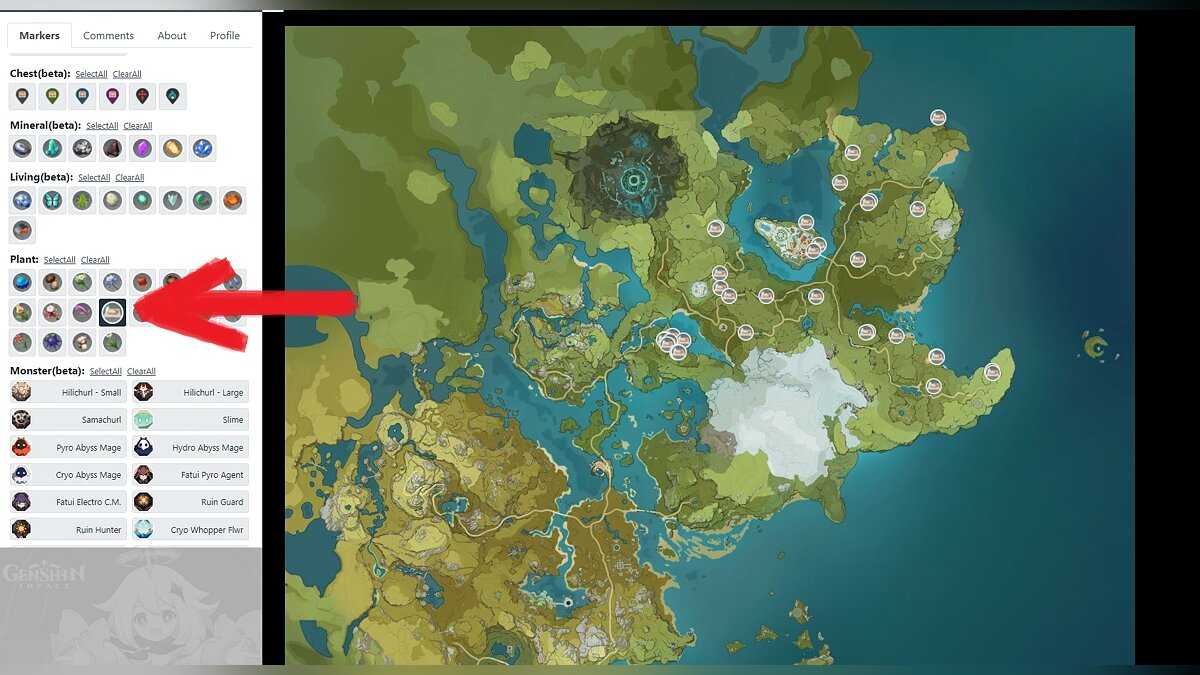
Task: Select the Markers tab
Action: tap(39, 36)
